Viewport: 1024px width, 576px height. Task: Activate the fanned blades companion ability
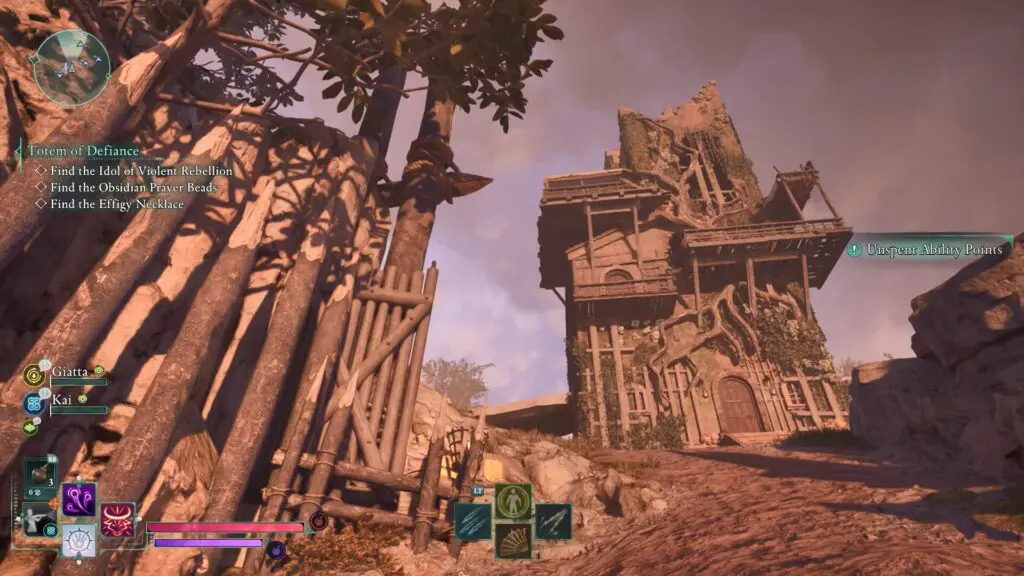[513, 540]
